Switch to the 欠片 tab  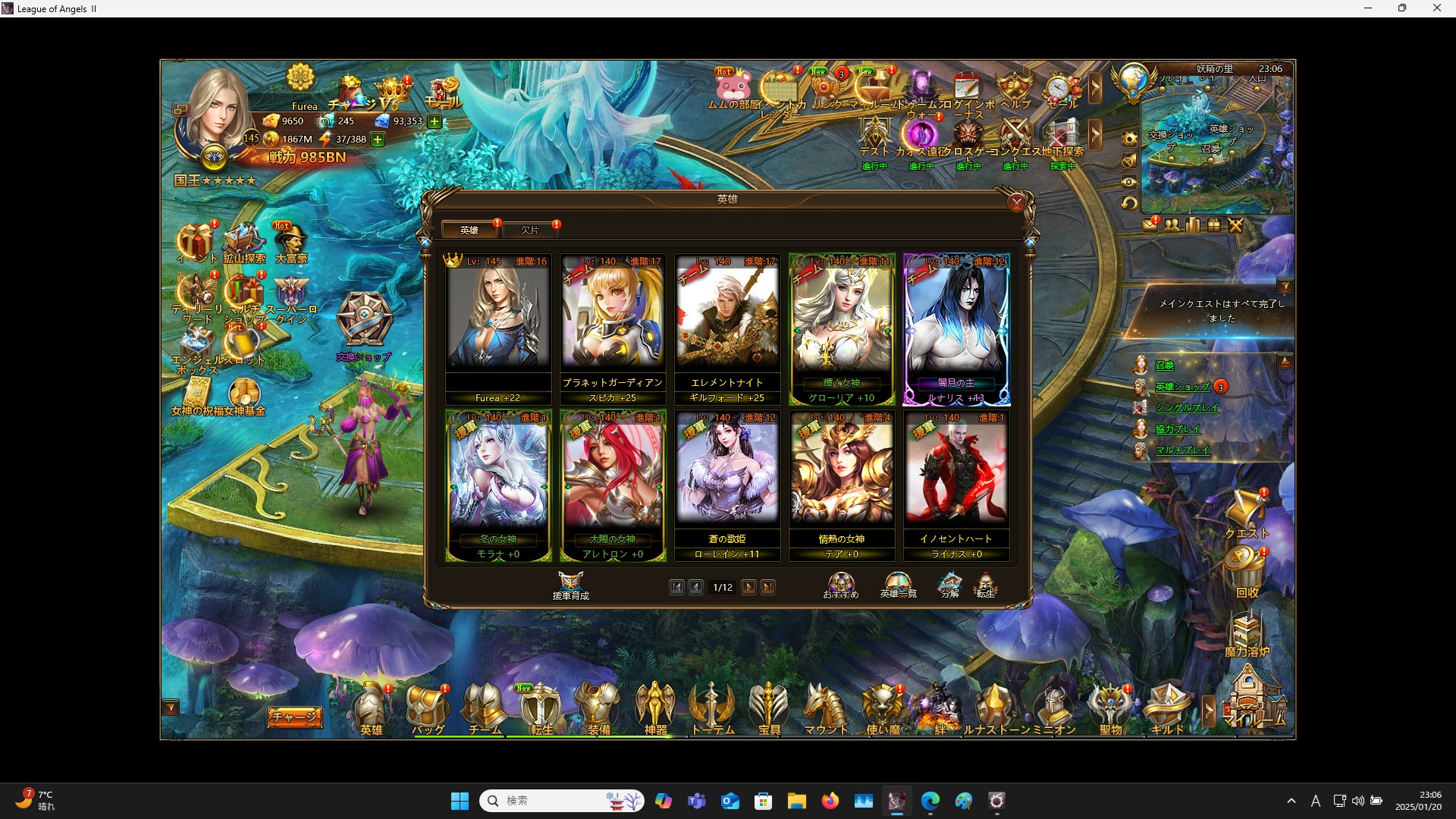pos(531,229)
